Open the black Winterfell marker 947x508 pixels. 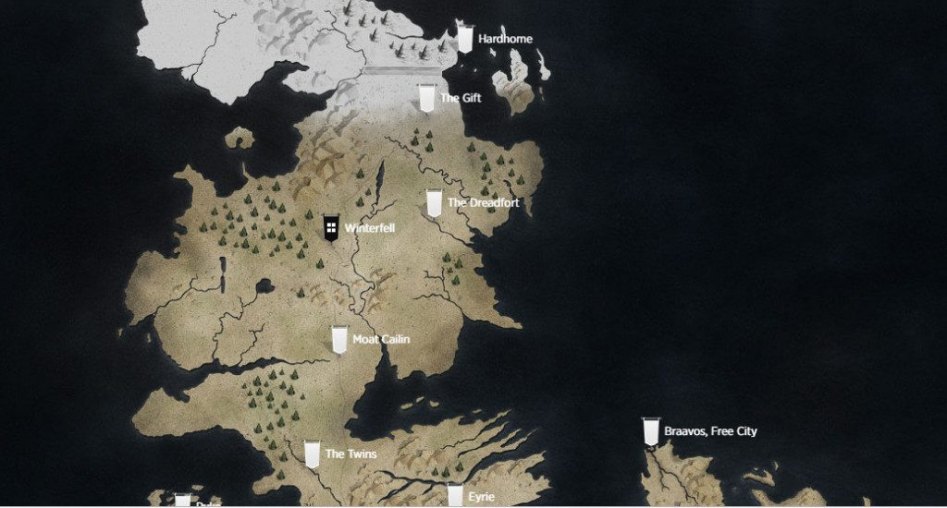coord(331,227)
